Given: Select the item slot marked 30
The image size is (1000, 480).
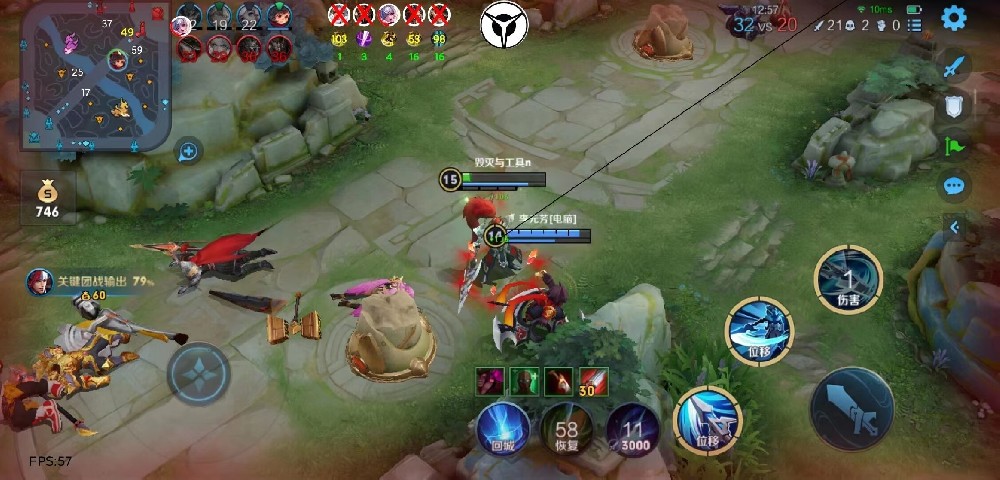Looking at the screenshot, I should (593, 381).
